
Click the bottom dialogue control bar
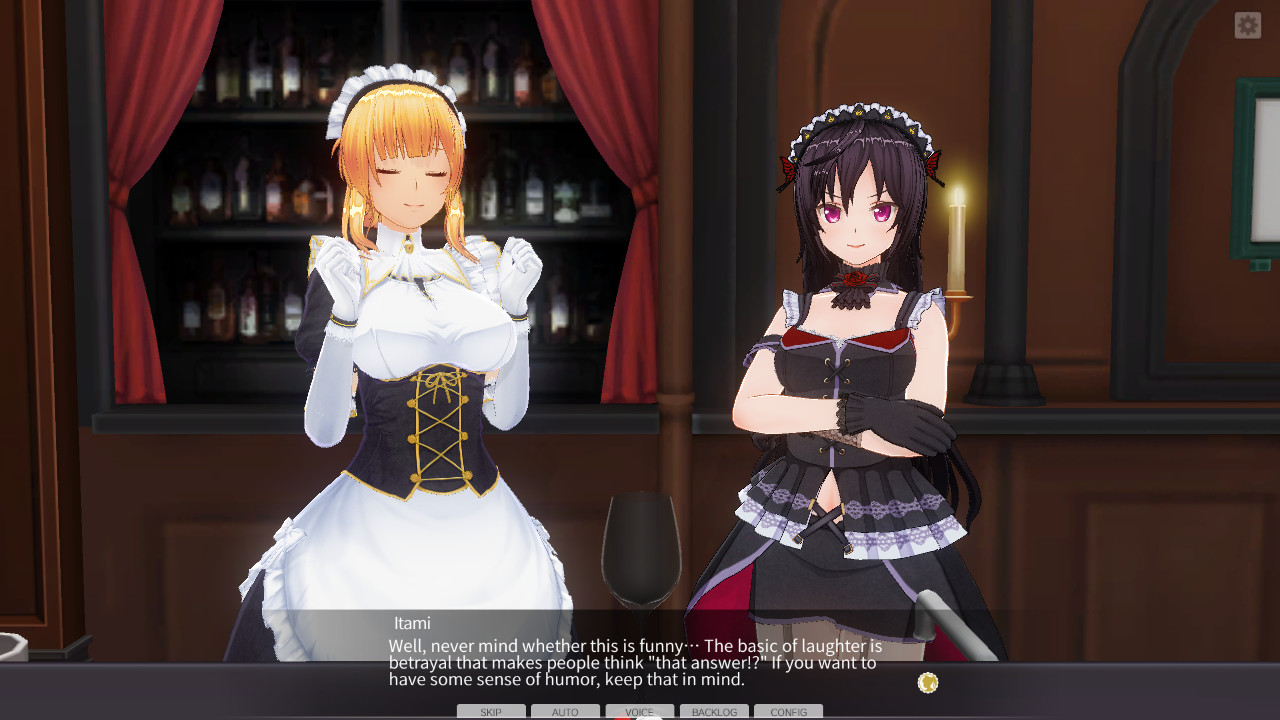pyautogui.click(x=640, y=712)
